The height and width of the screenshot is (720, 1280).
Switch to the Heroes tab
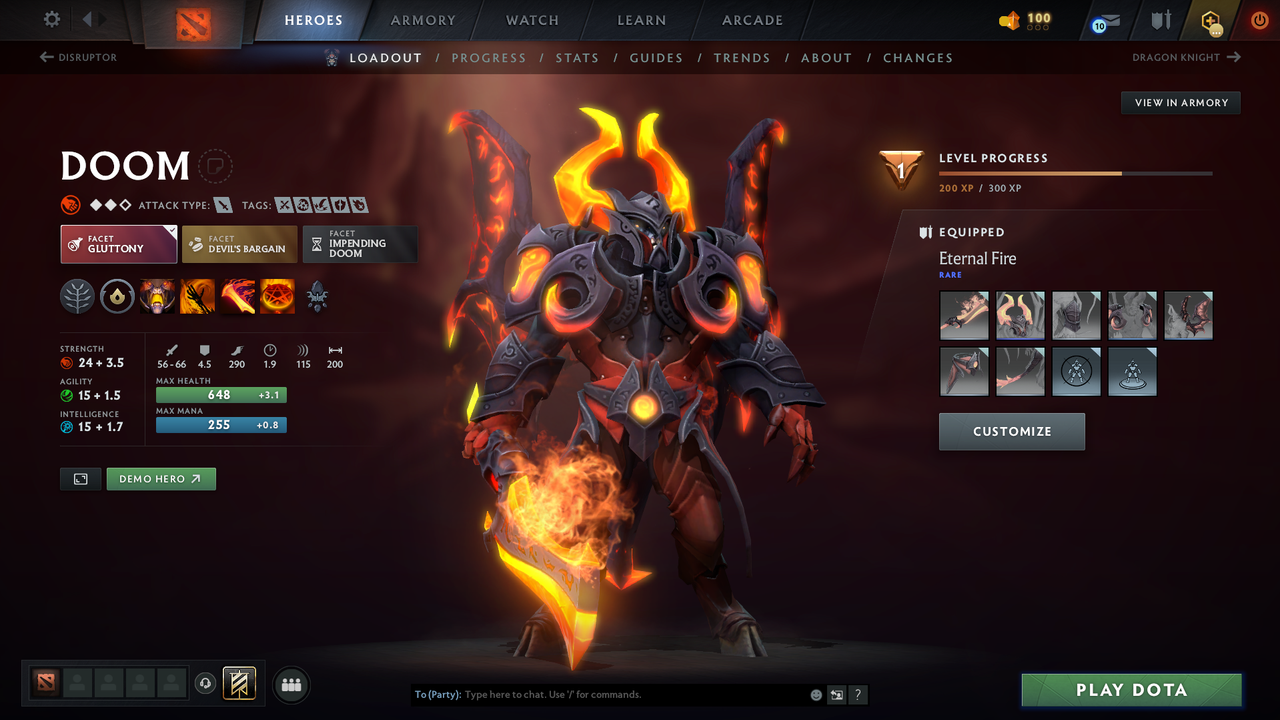point(313,20)
